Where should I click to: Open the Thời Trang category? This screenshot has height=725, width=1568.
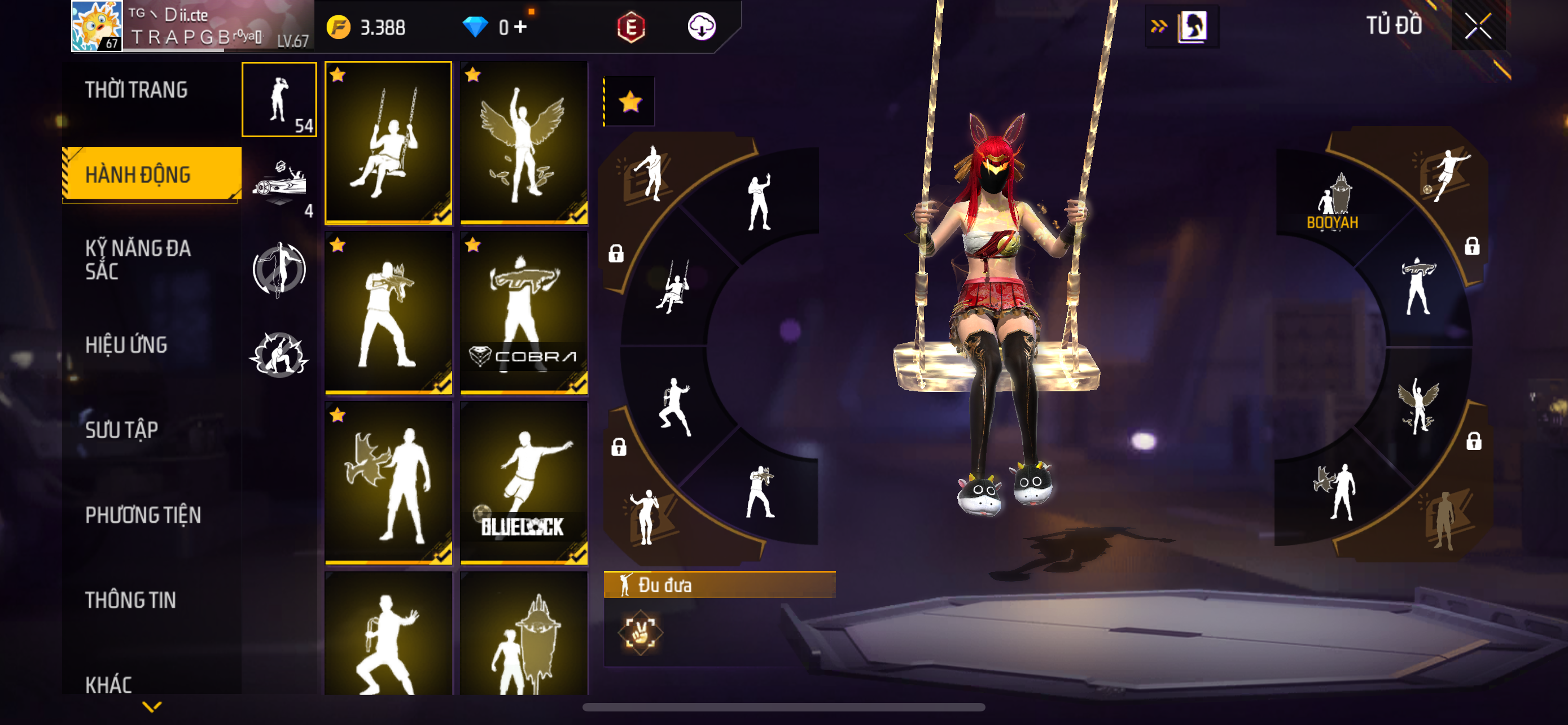coord(137,90)
